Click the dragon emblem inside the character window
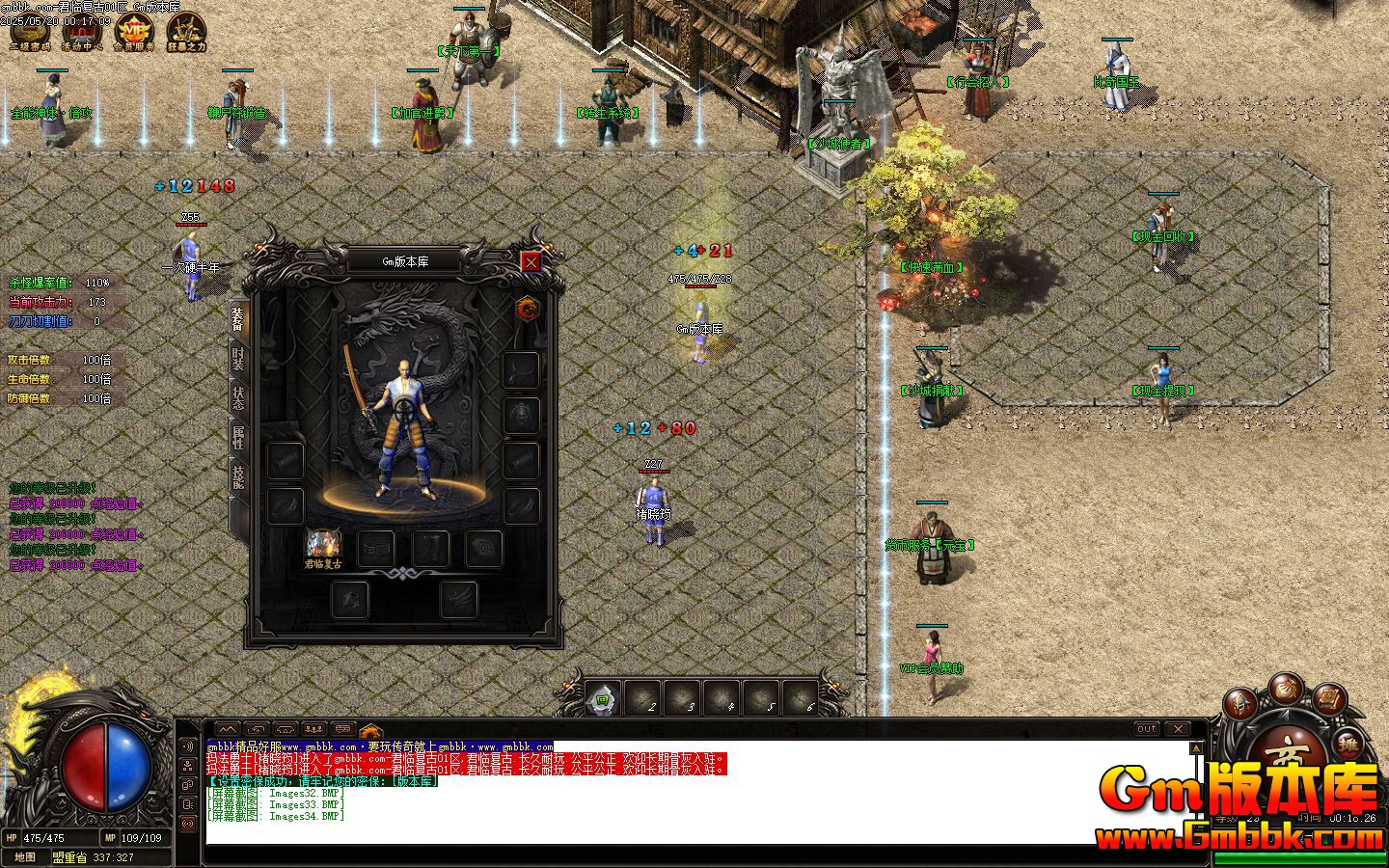Image resolution: width=1389 pixels, height=868 pixels. (529, 309)
